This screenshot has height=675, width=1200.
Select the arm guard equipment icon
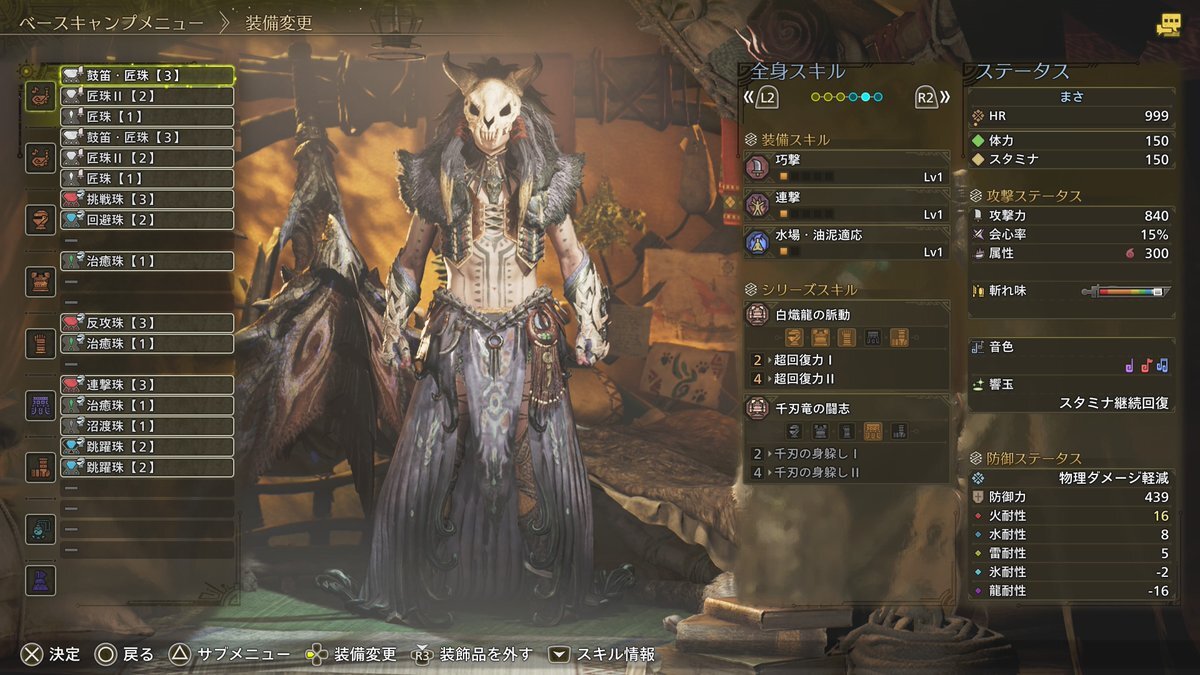pos(40,343)
